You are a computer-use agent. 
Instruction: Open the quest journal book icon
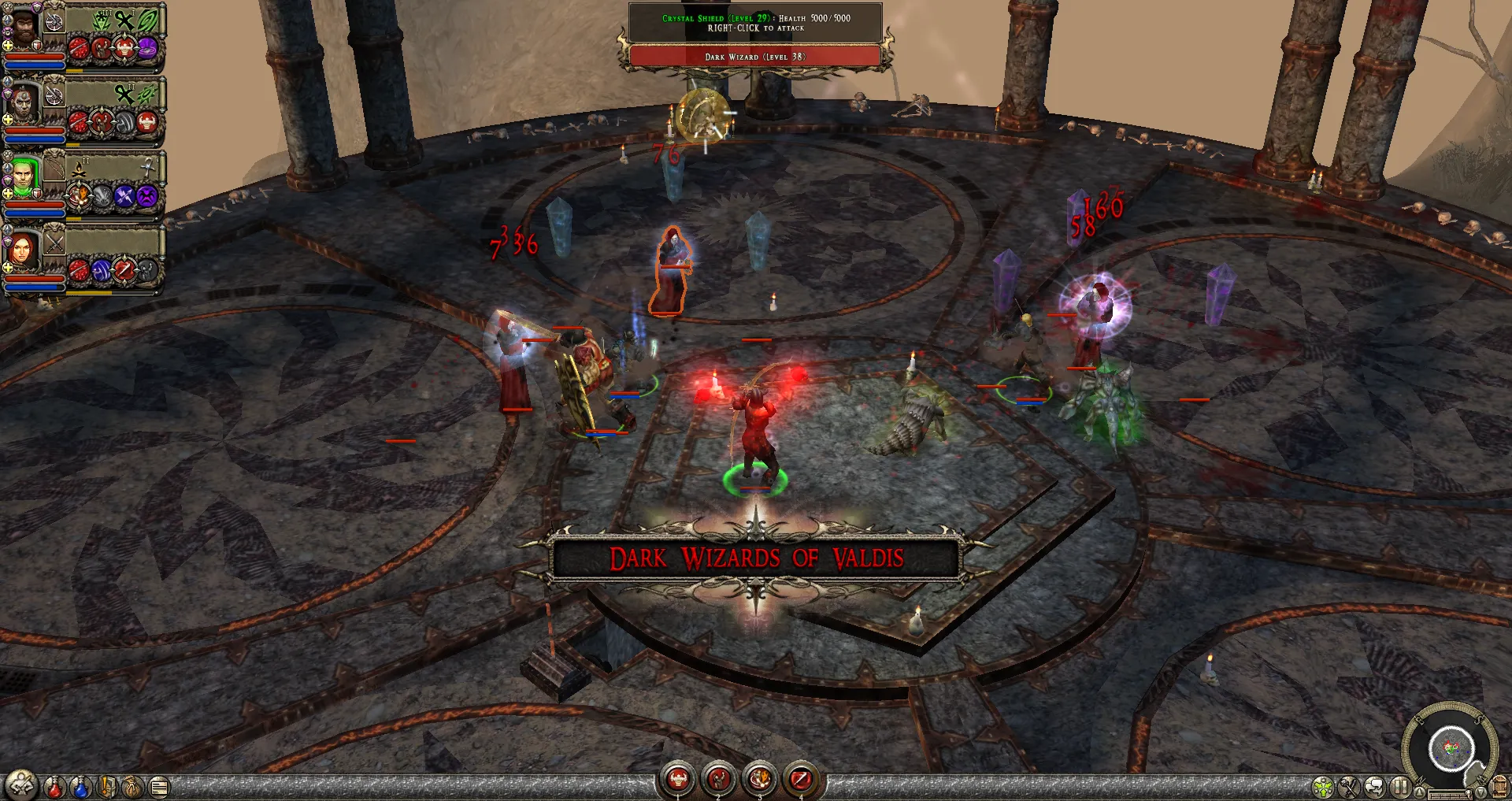(x=107, y=786)
